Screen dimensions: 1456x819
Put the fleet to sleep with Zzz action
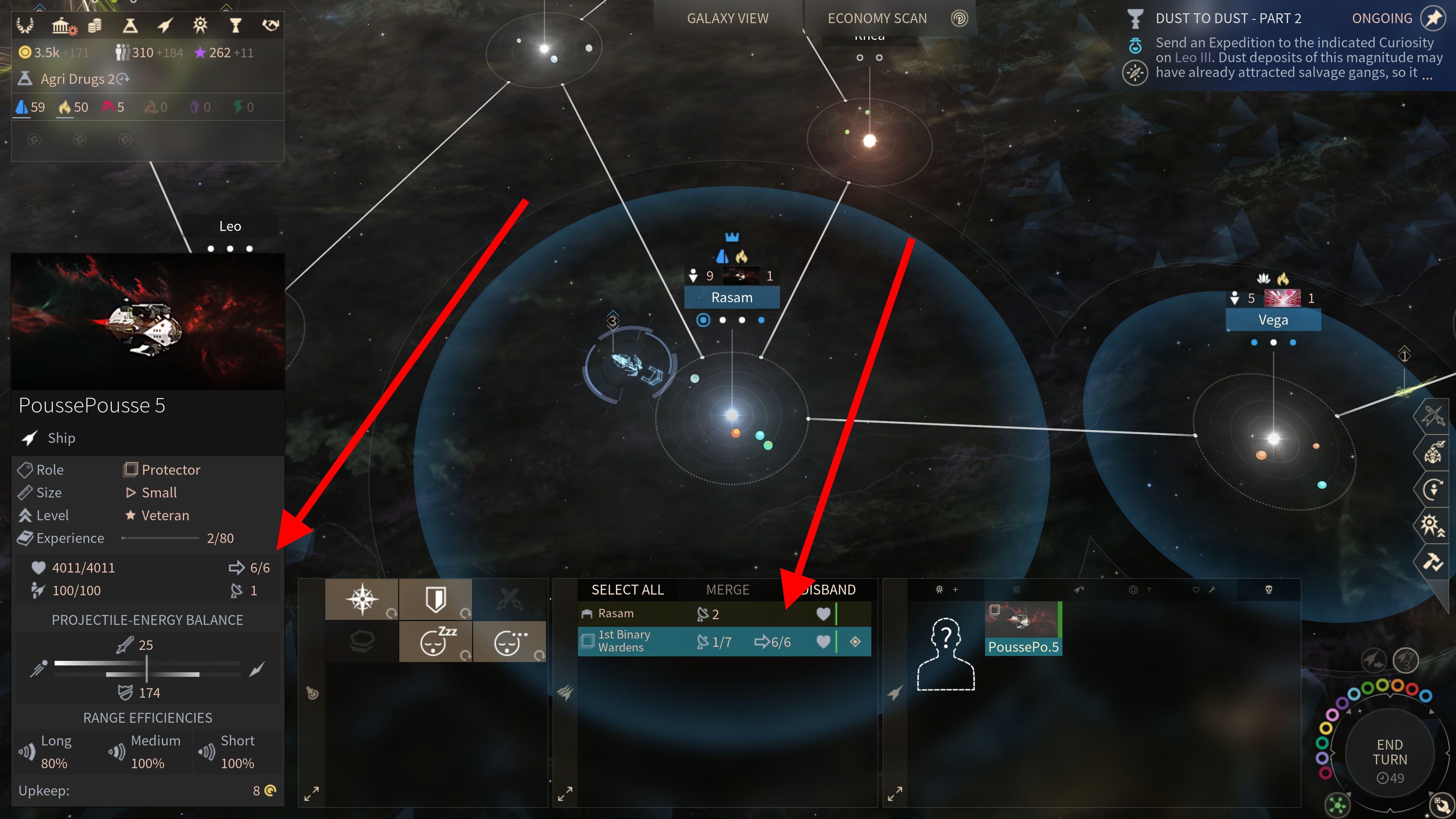435,642
